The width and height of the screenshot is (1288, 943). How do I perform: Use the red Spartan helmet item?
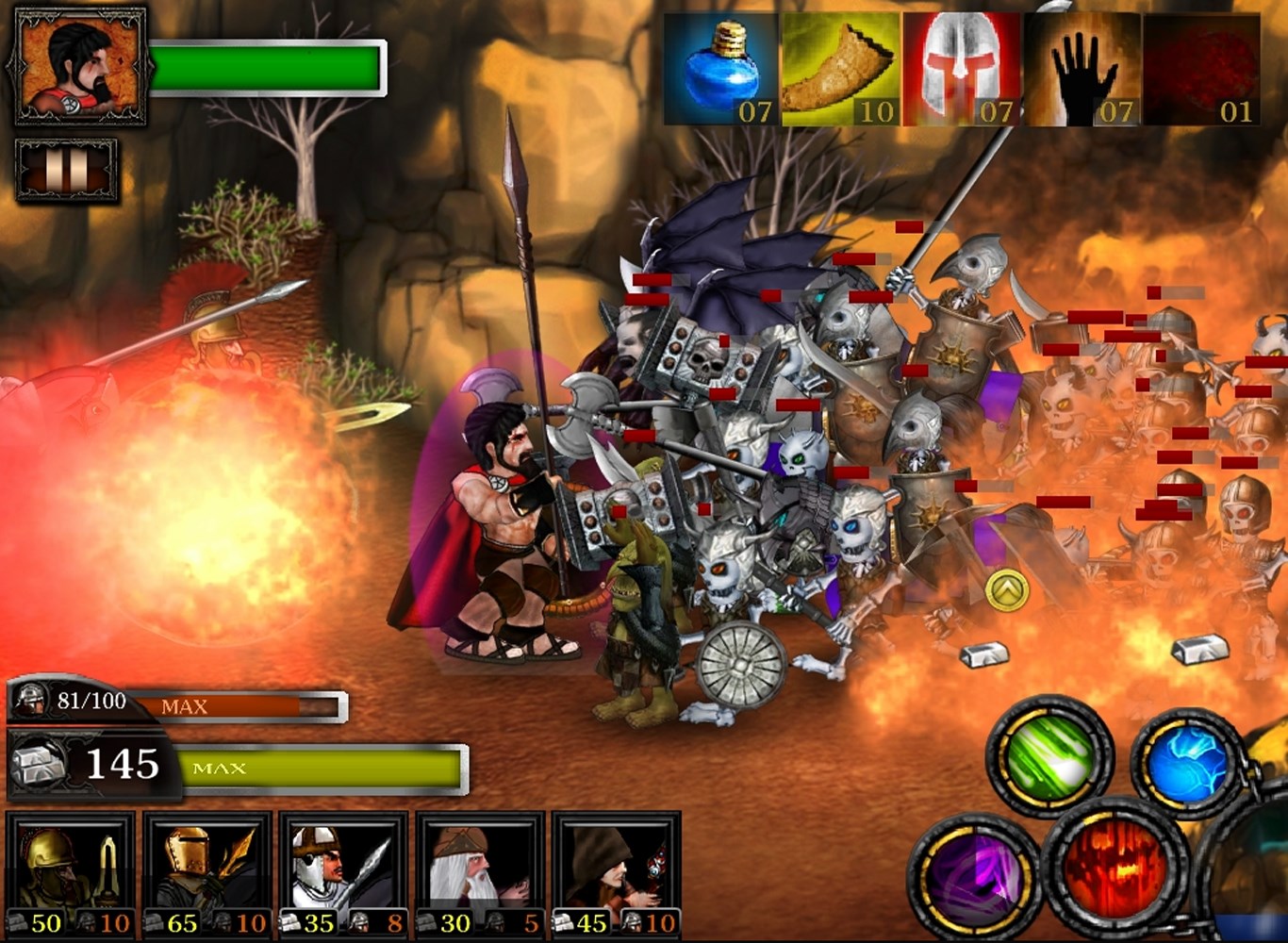coord(963,70)
